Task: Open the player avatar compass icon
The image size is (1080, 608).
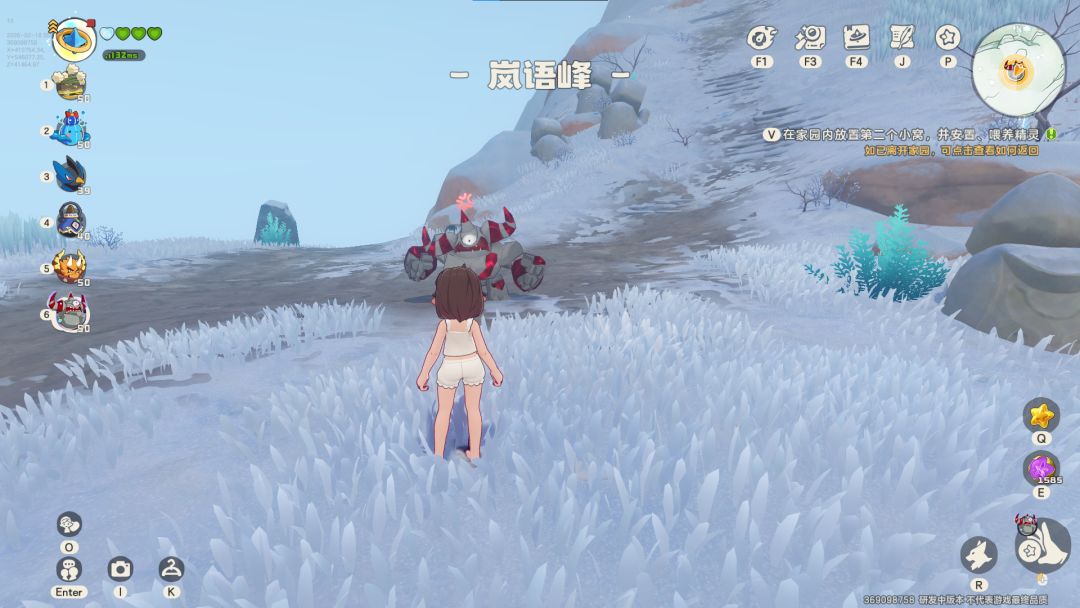Action: point(73,38)
